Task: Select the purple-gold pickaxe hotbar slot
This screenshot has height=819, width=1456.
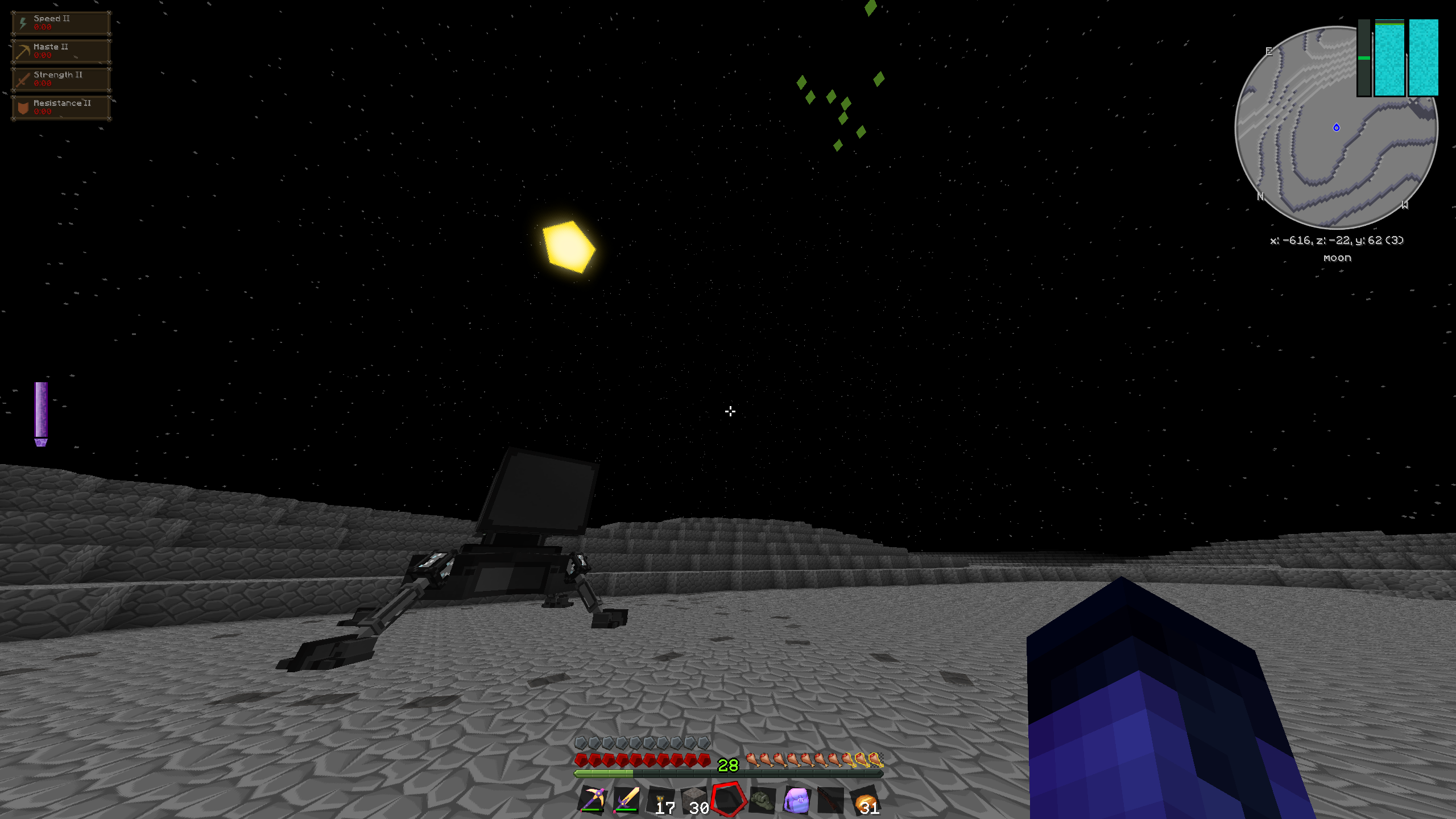Action: pos(592,800)
